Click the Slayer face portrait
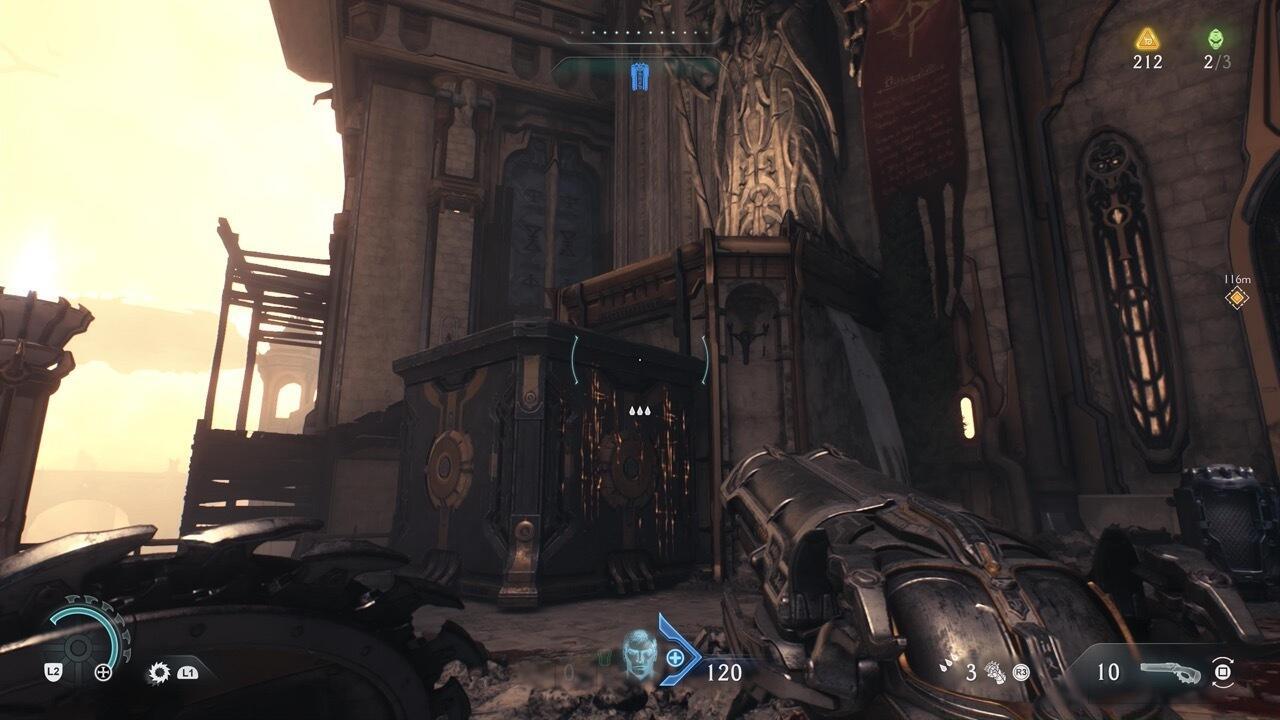 [x=638, y=655]
